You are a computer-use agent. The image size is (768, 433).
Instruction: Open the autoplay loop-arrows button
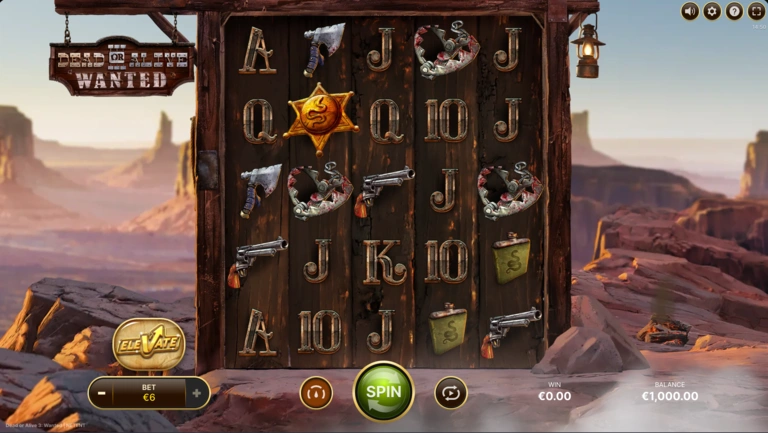(x=450, y=392)
